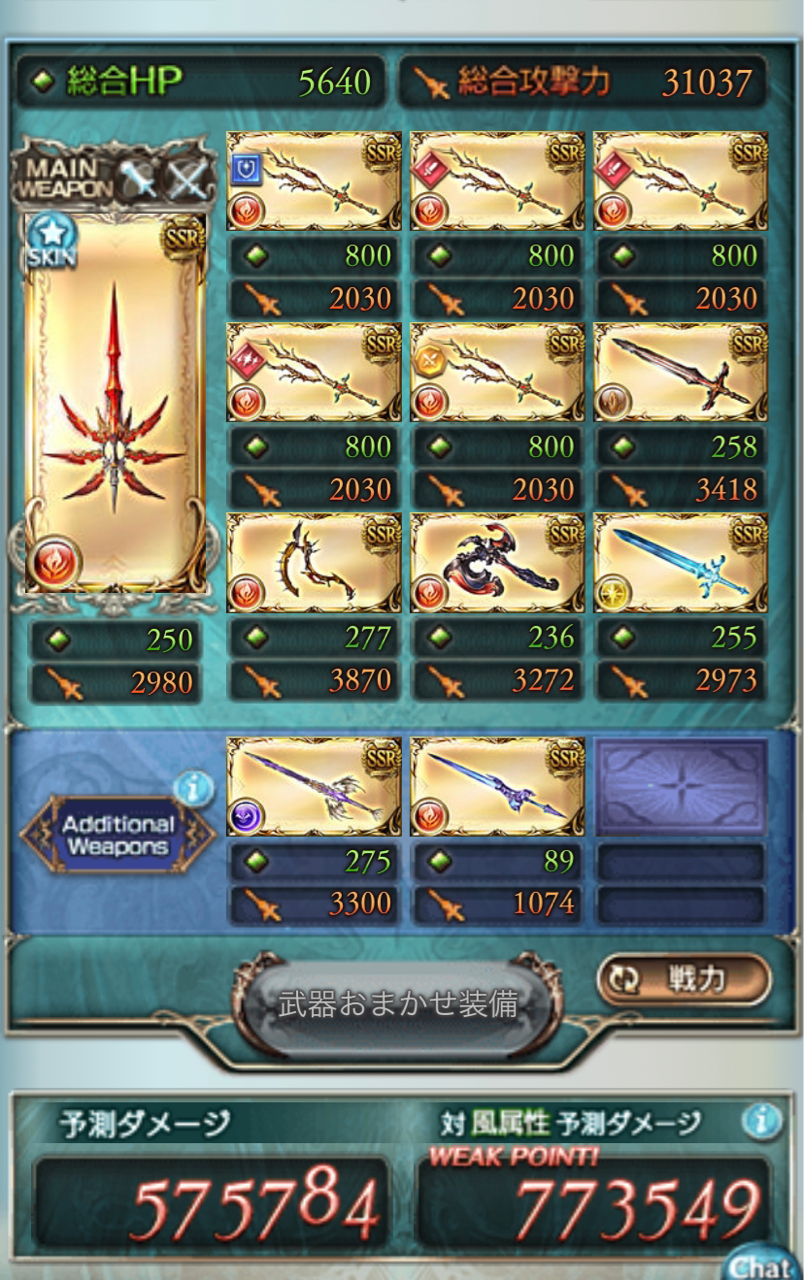Select the blue lance with 1074 attack

pos(497,787)
